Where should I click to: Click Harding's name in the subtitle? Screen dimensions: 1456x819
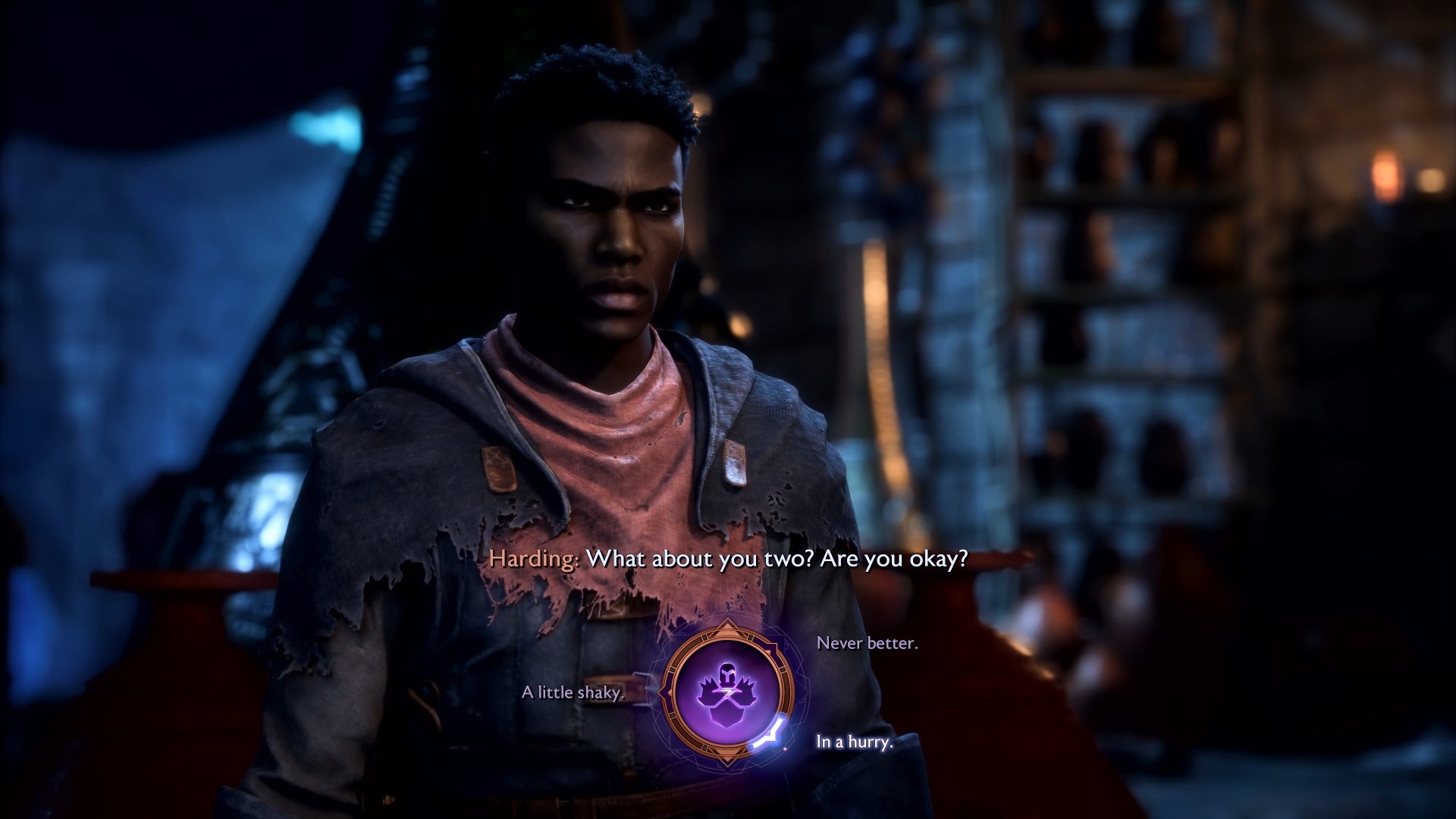pos(536,560)
